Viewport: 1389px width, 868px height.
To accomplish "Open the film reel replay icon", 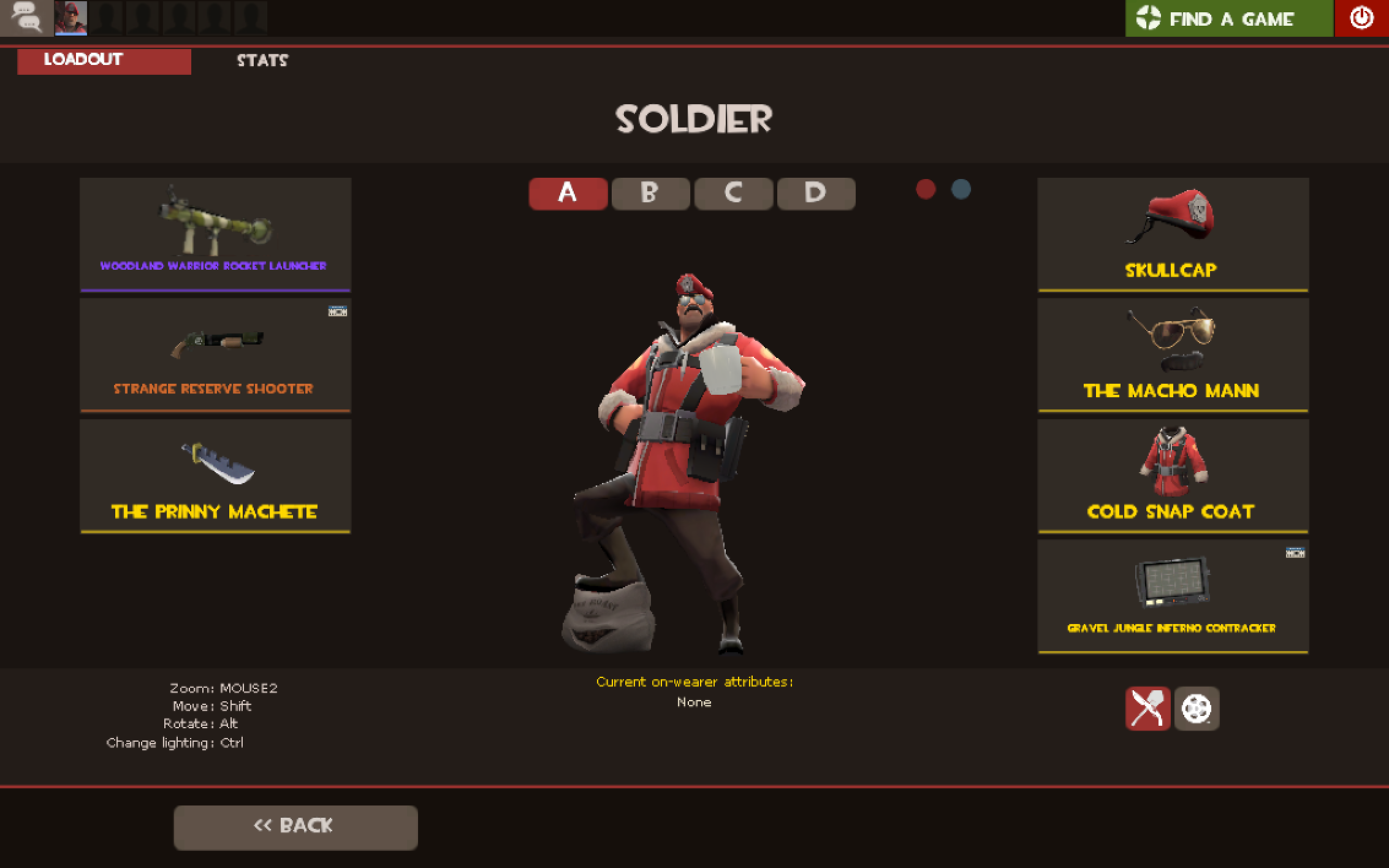I will click(1197, 708).
